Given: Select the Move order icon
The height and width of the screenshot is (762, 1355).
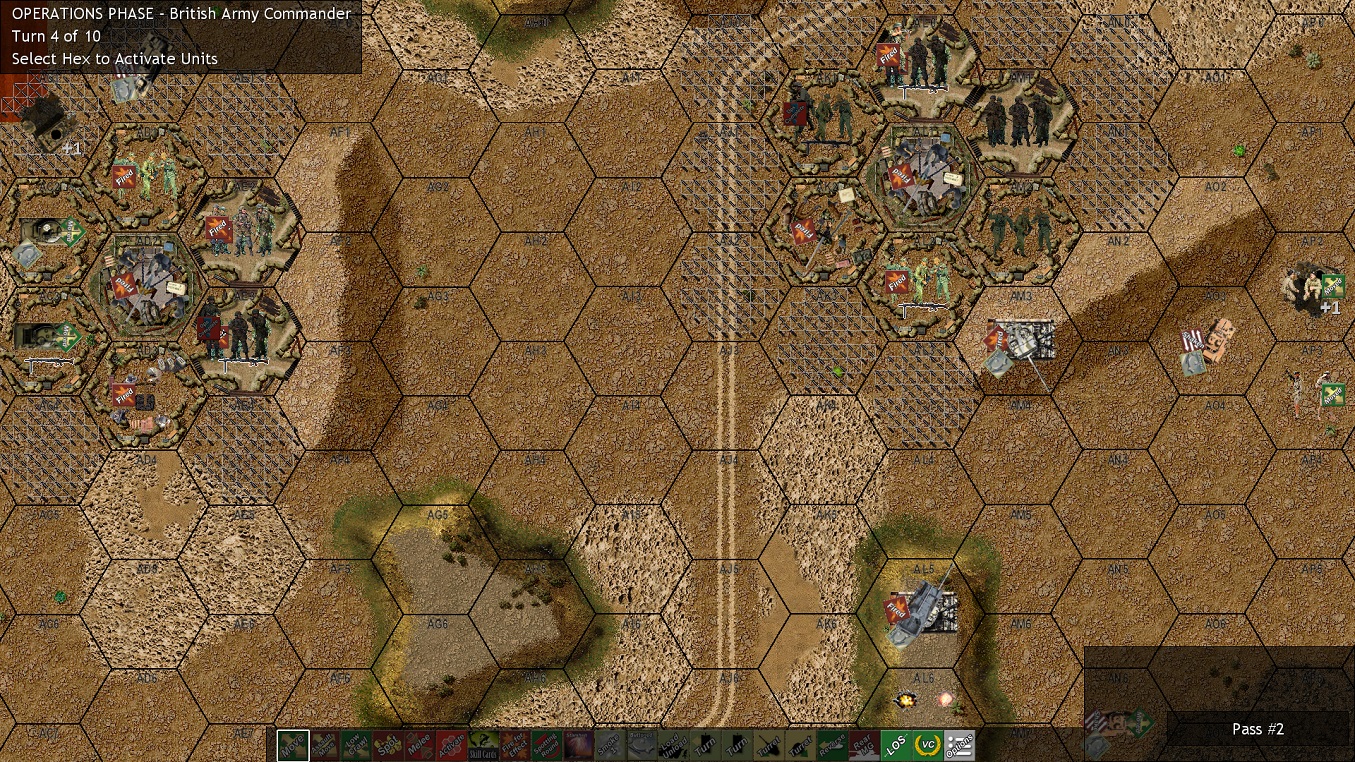Looking at the screenshot, I should coord(292,745).
